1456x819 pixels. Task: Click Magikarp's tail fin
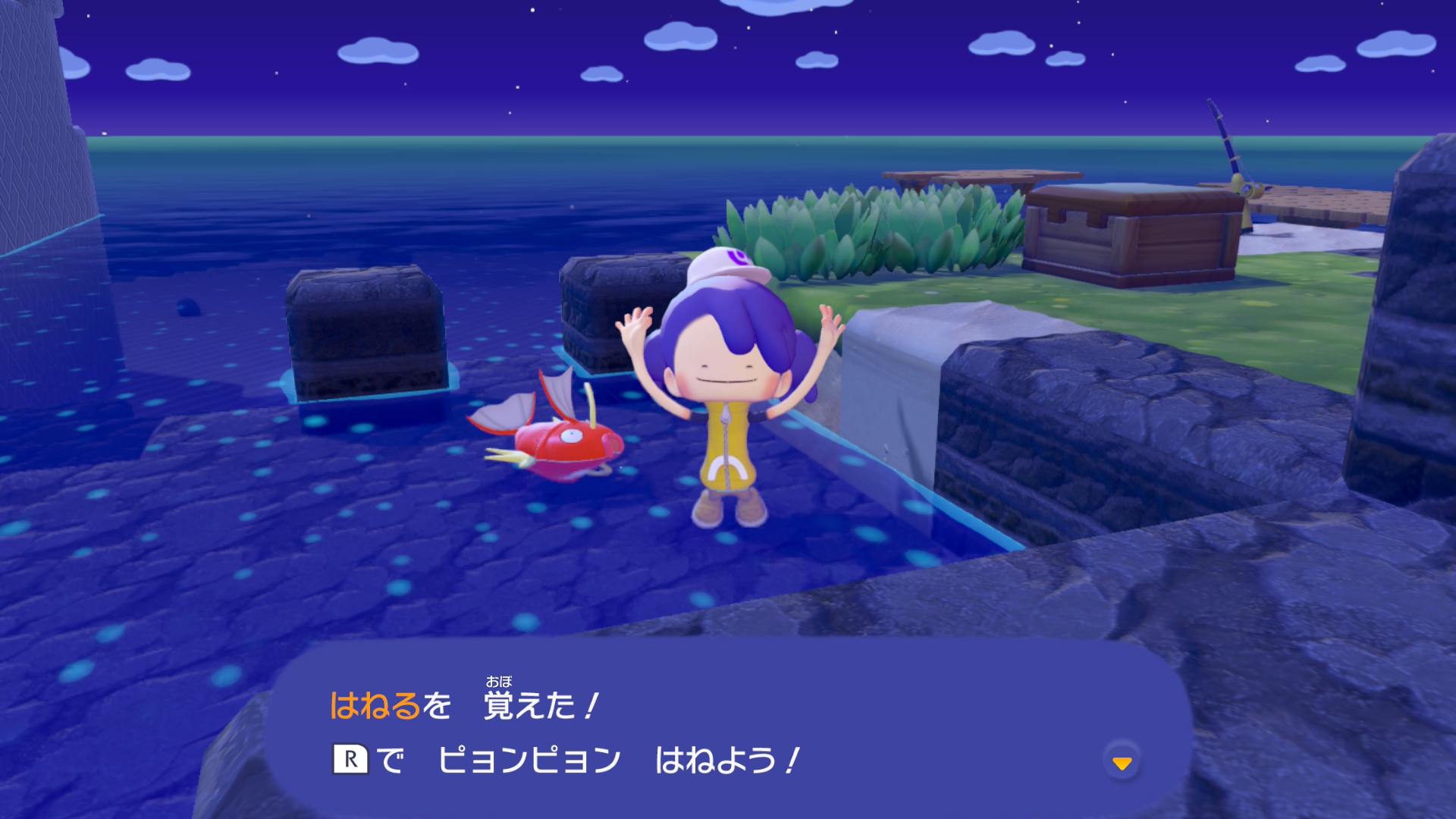[502, 413]
